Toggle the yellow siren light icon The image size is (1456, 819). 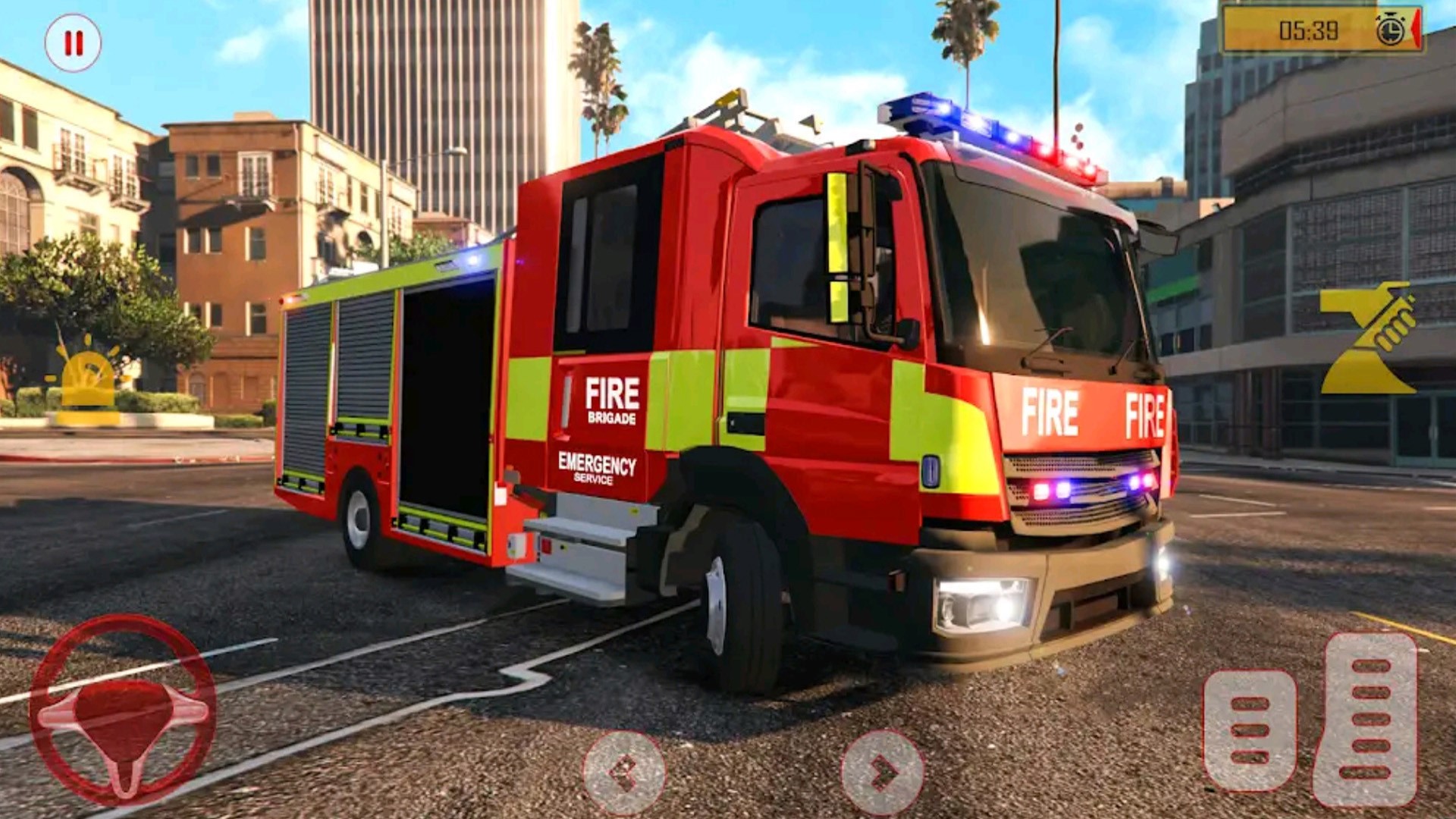pyautogui.click(x=88, y=380)
